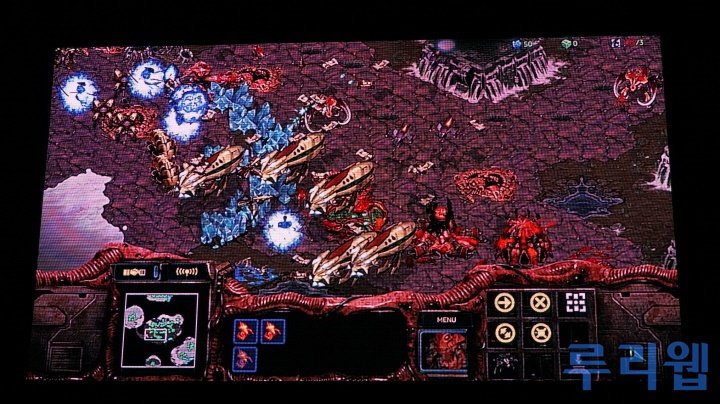
Task: Select the Stop command X icon
Action: [540, 303]
